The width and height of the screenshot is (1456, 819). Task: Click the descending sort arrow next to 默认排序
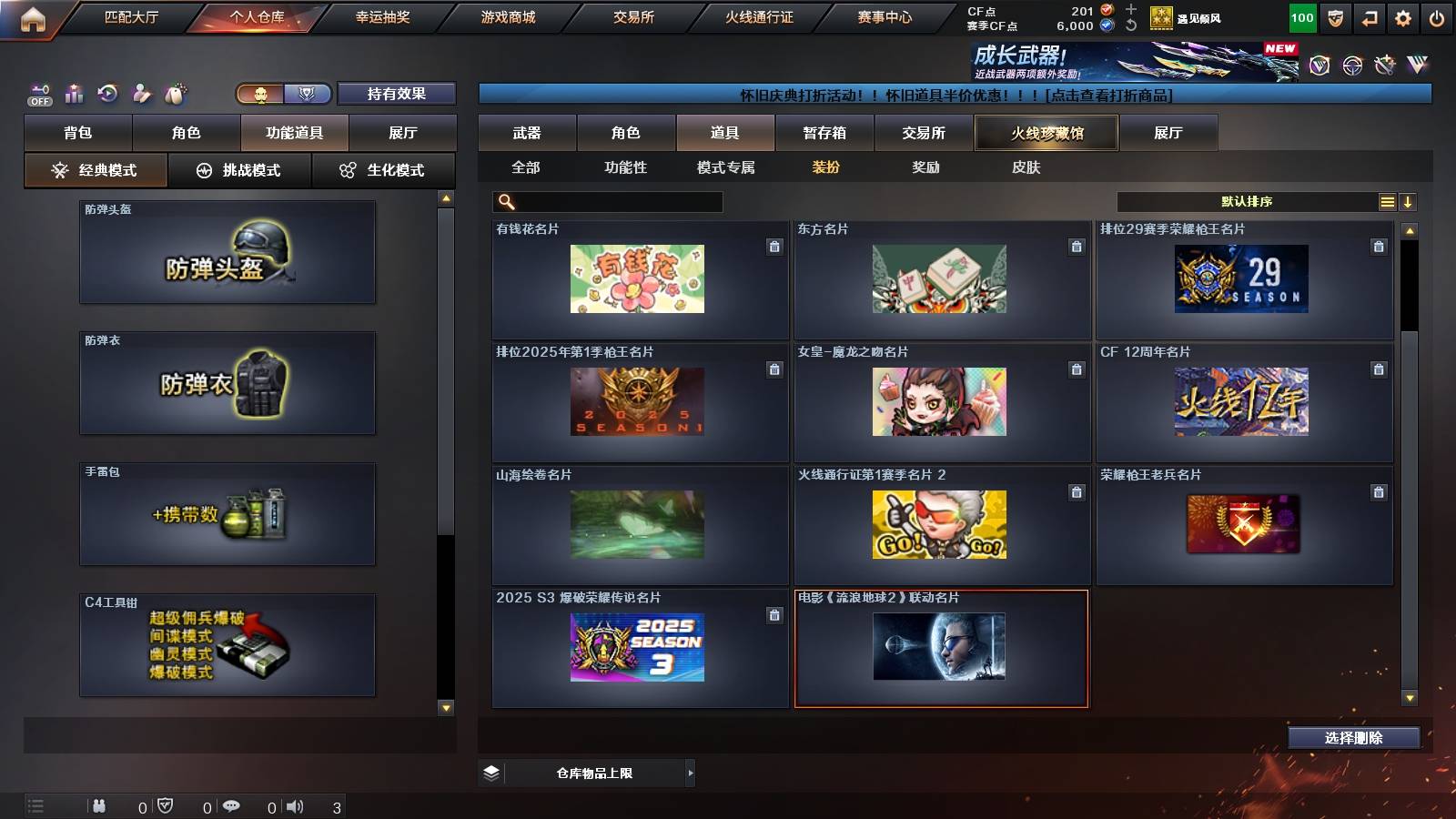point(1407,201)
